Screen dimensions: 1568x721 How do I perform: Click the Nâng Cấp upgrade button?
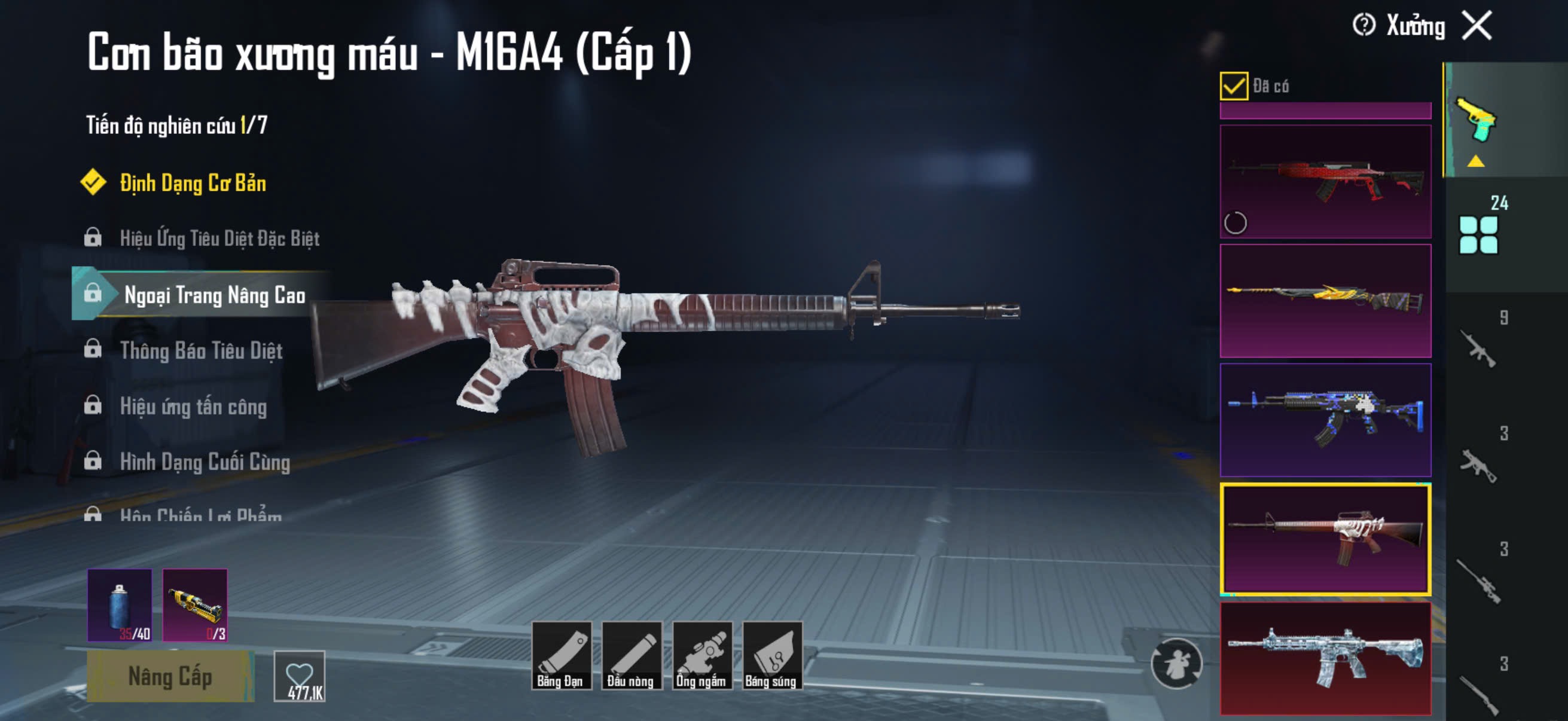tap(170, 676)
